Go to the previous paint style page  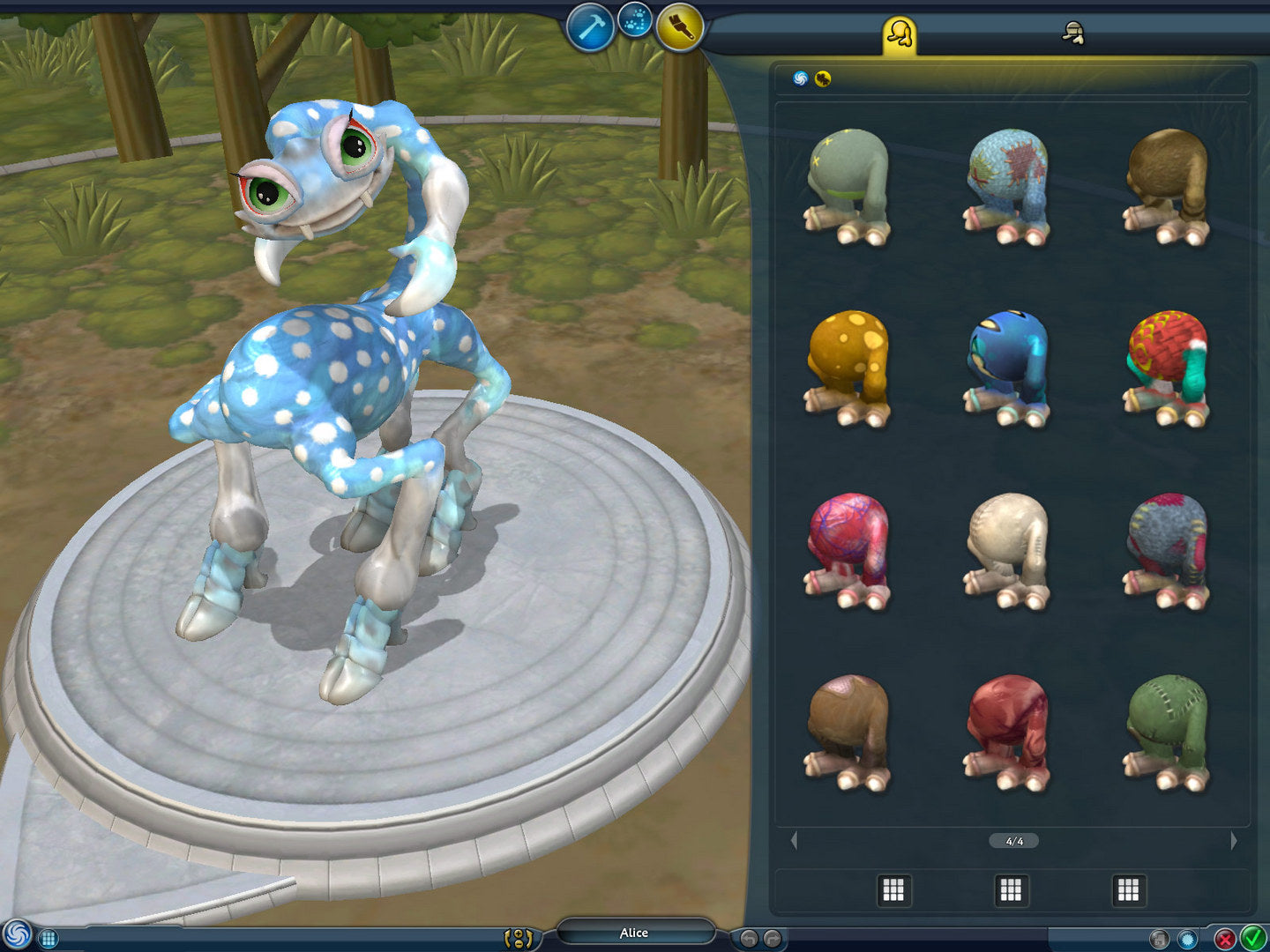click(794, 841)
